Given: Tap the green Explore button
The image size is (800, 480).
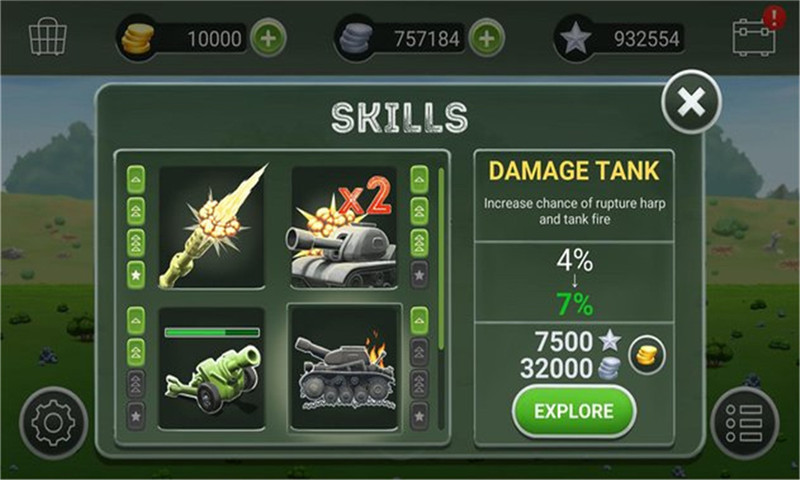Looking at the screenshot, I should pos(574,411).
